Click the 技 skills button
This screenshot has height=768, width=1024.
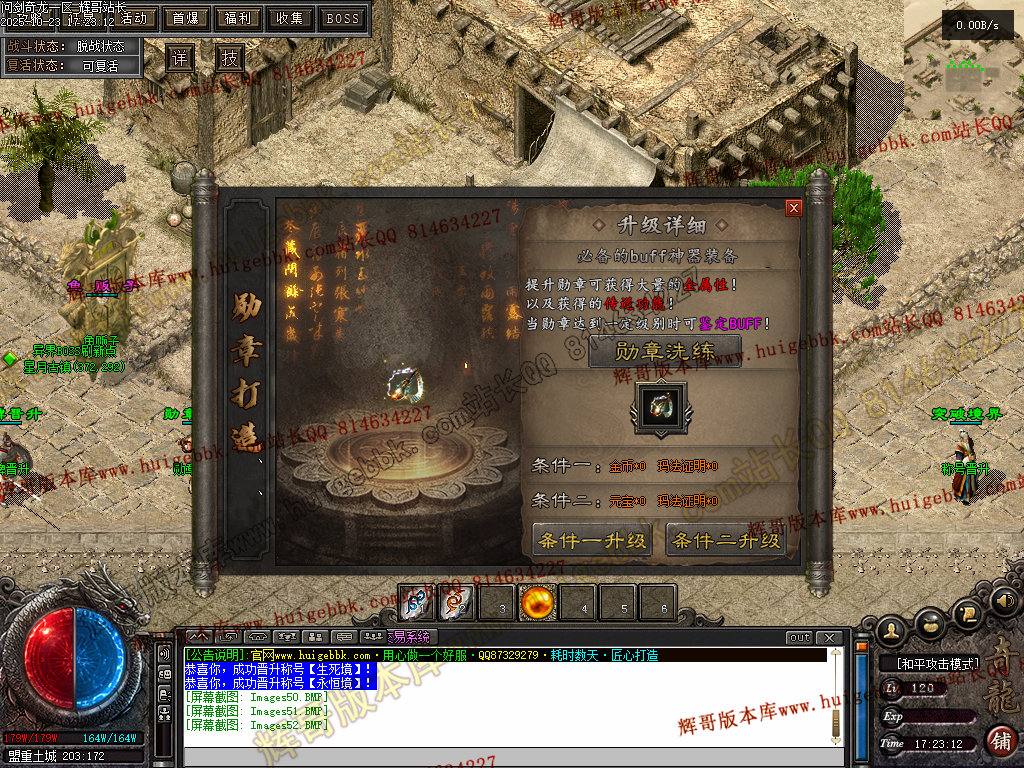[230, 59]
